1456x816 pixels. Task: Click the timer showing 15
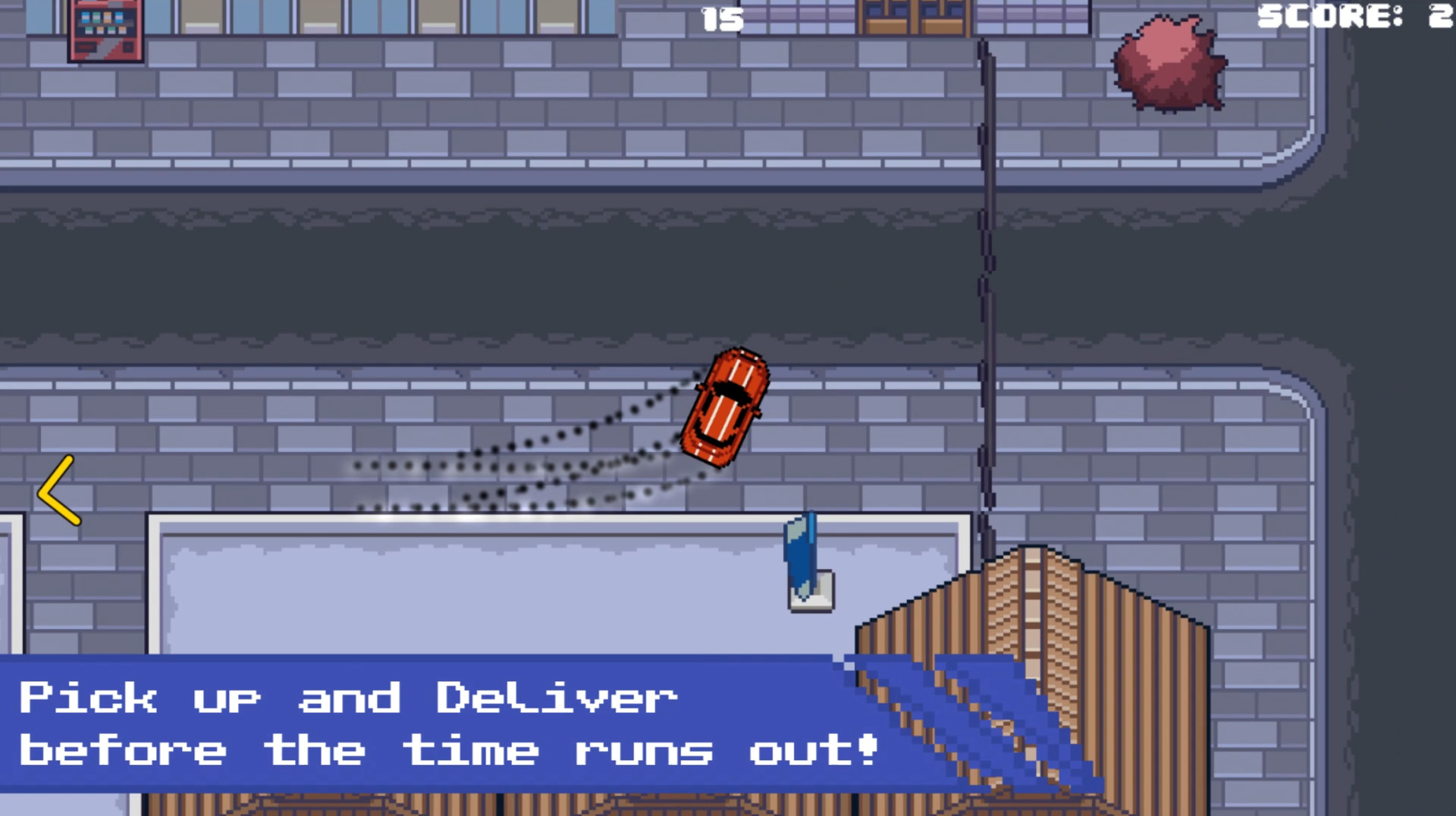click(x=720, y=19)
